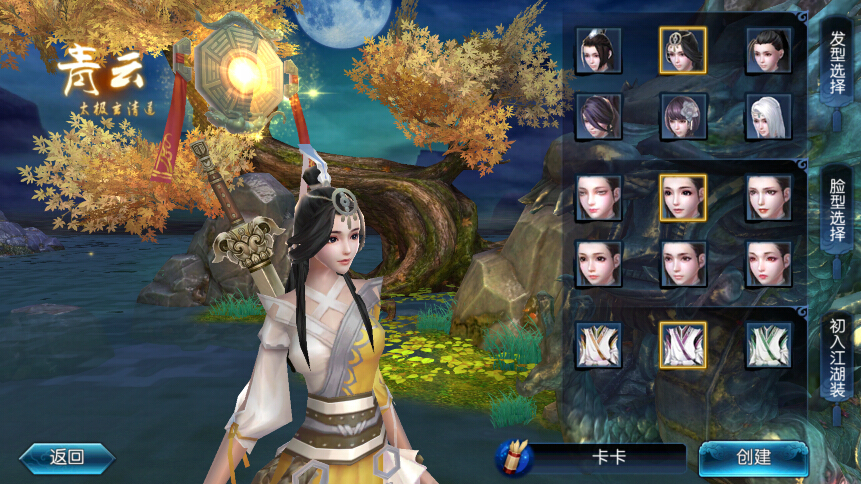Choose the high ponytail black hairstyle

[598, 50]
